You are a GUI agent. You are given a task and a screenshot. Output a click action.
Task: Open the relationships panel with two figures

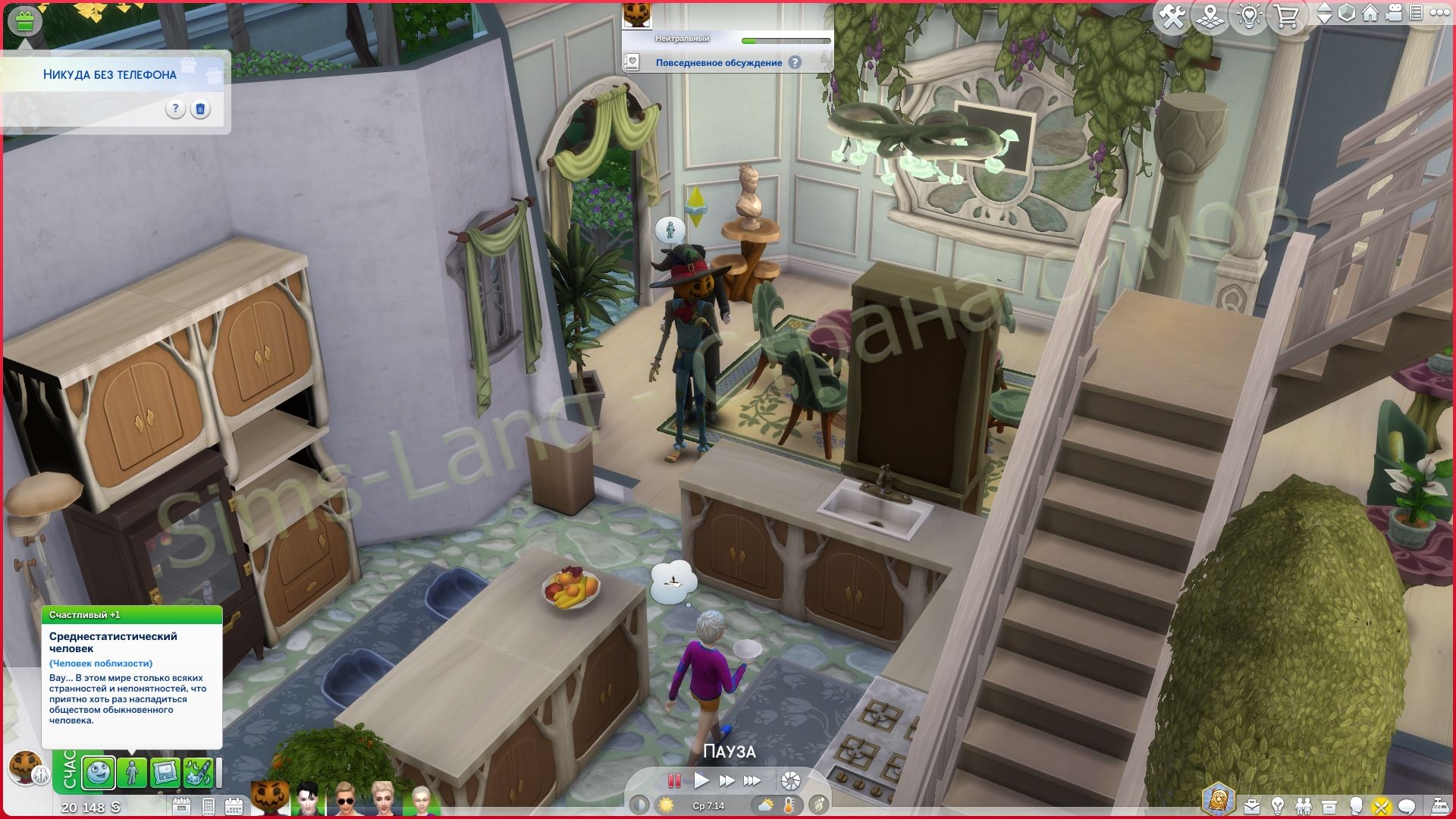pyautogui.click(x=1304, y=805)
